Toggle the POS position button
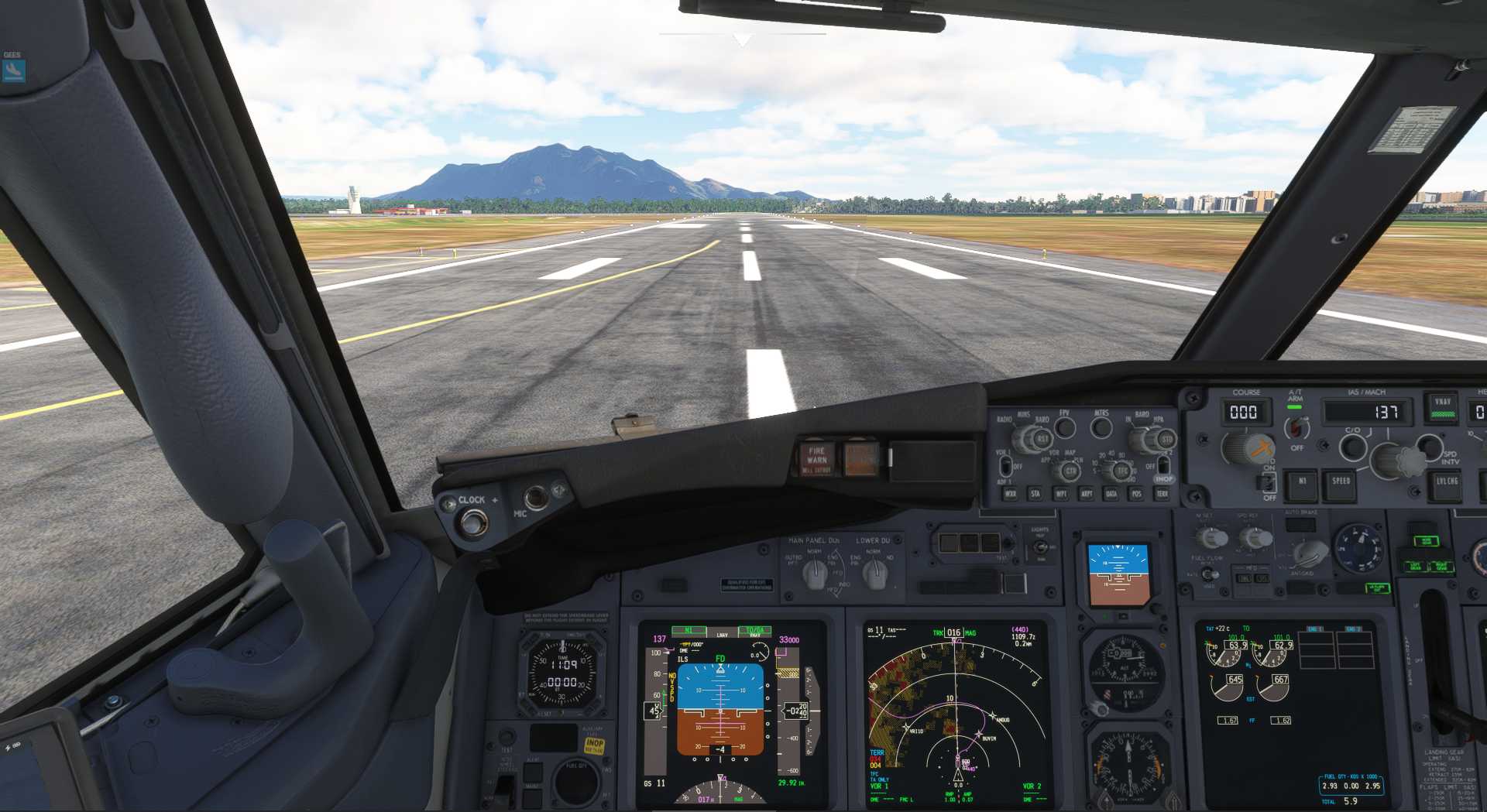The image size is (1487, 812). (1136, 493)
